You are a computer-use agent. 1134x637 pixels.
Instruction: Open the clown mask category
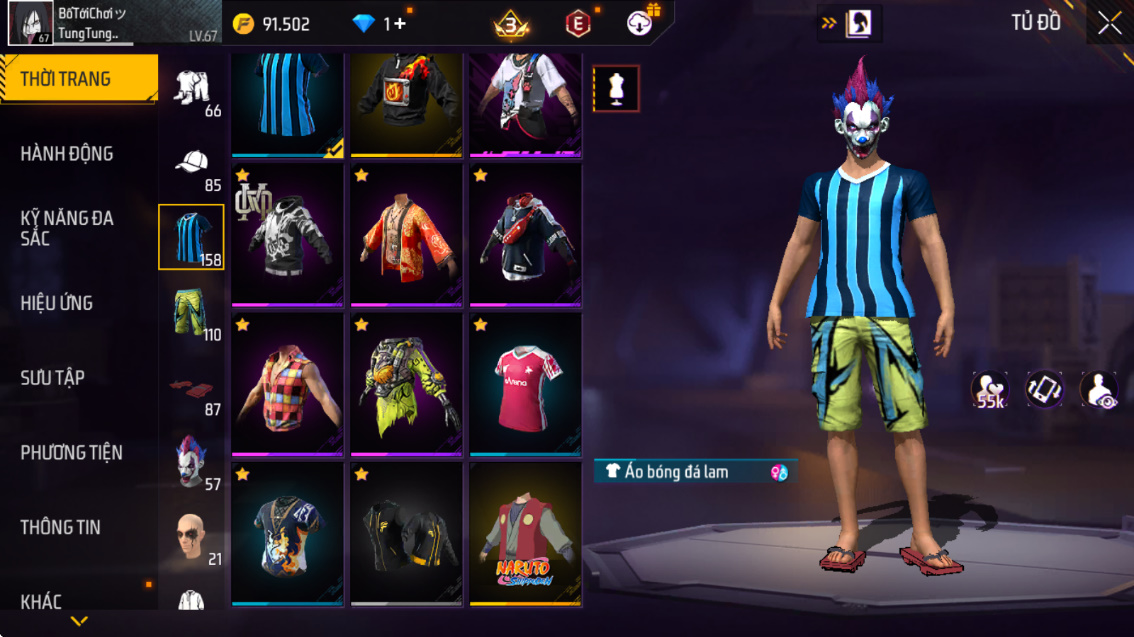click(190, 461)
